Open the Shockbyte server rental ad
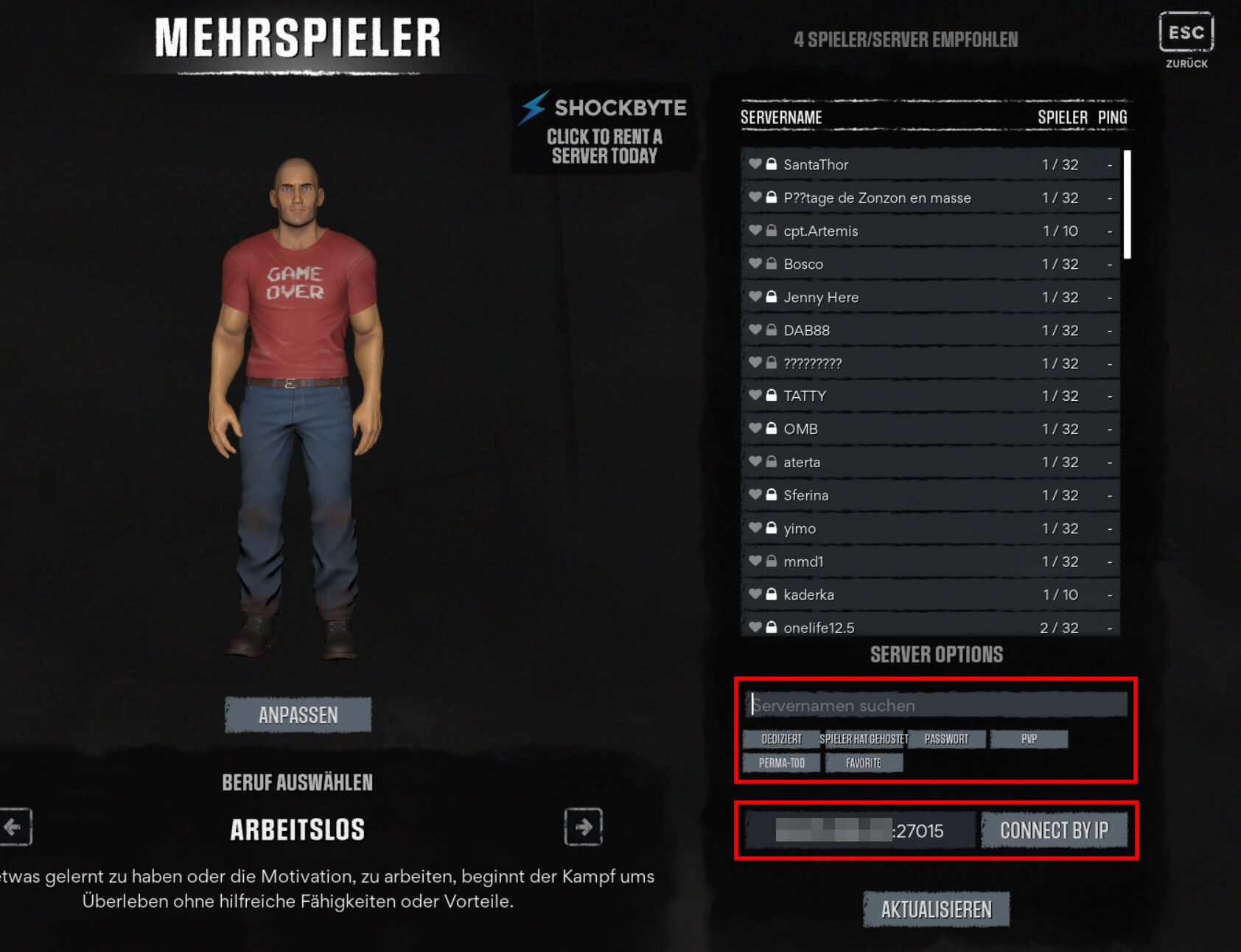Viewport: 1241px width, 952px height. pos(603,128)
